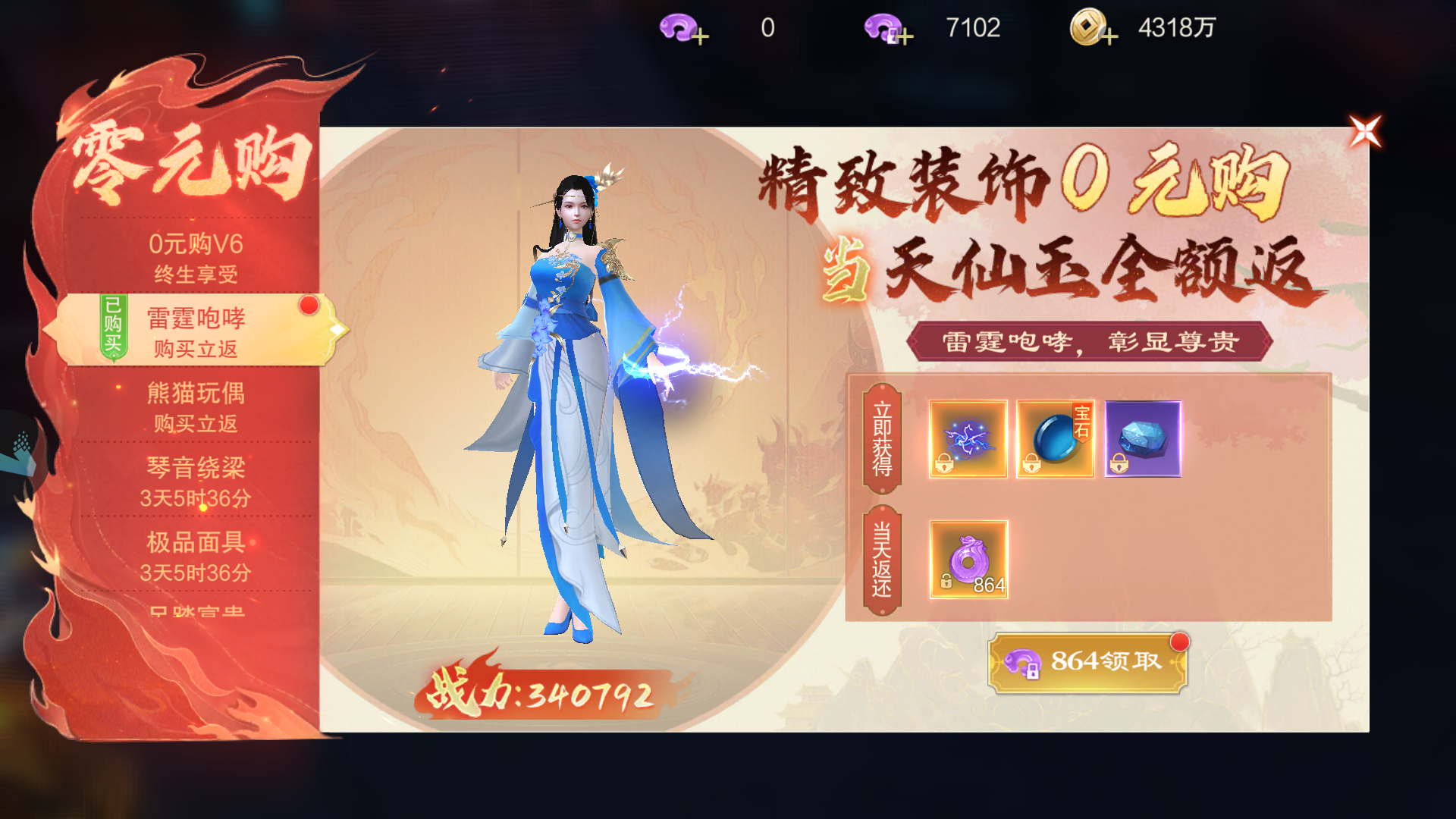Select the 864 purple jade return item

[x=968, y=559]
